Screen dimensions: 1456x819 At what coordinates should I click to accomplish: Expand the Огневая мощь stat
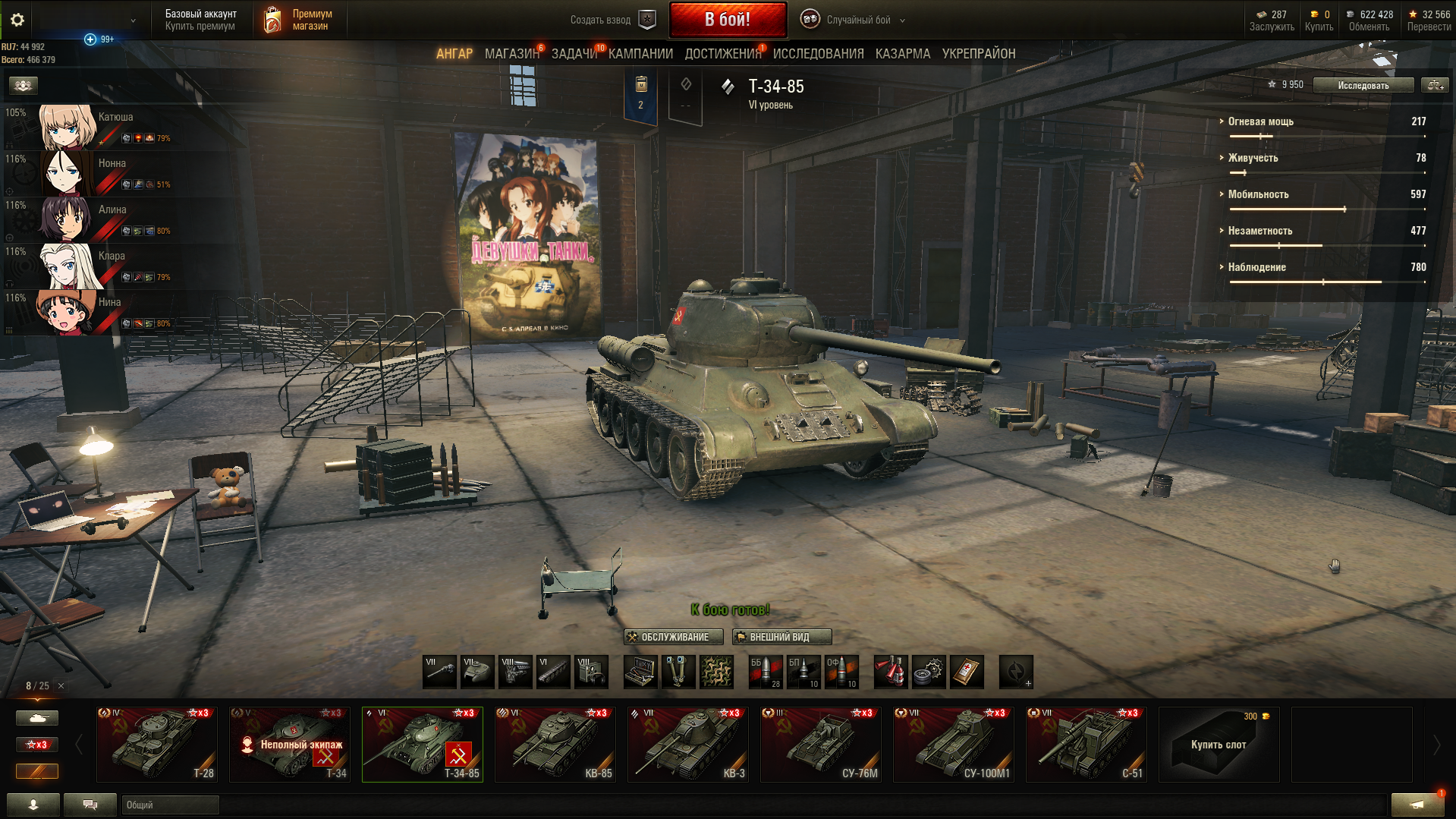point(1260,121)
